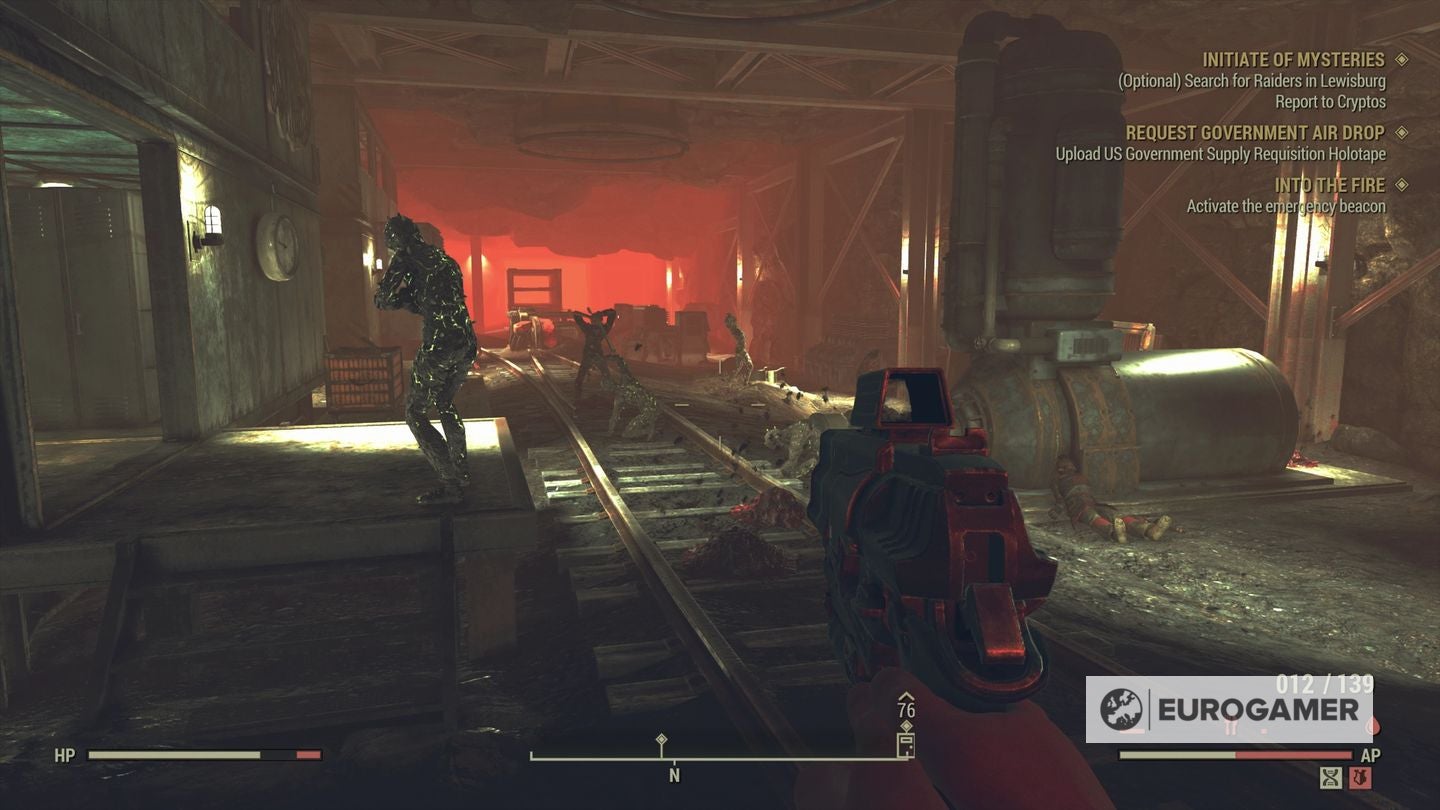This screenshot has height=810, width=1440.
Task: Click the DNA mutation status icon
Action: pos(1330,778)
